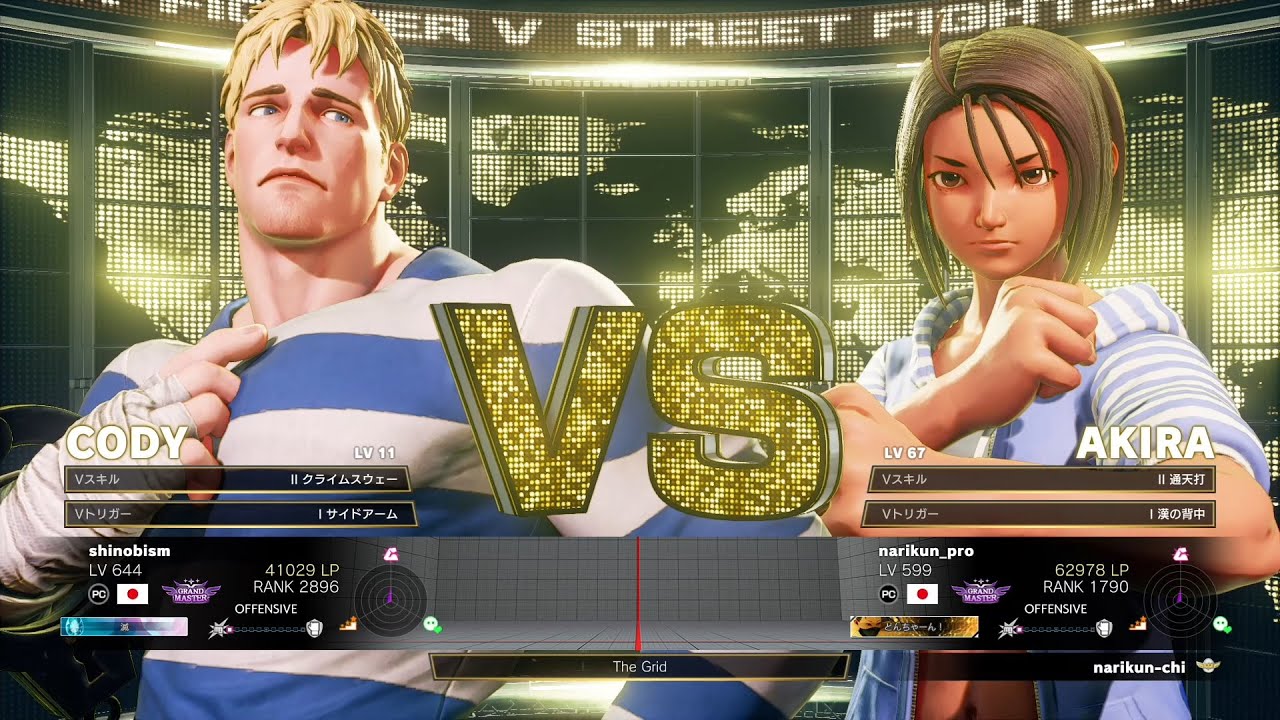Viewport: 1280px width, 720px height.
Task: Click shinobism's blue title banner
Action: pyautogui.click(x=124, y=627)
